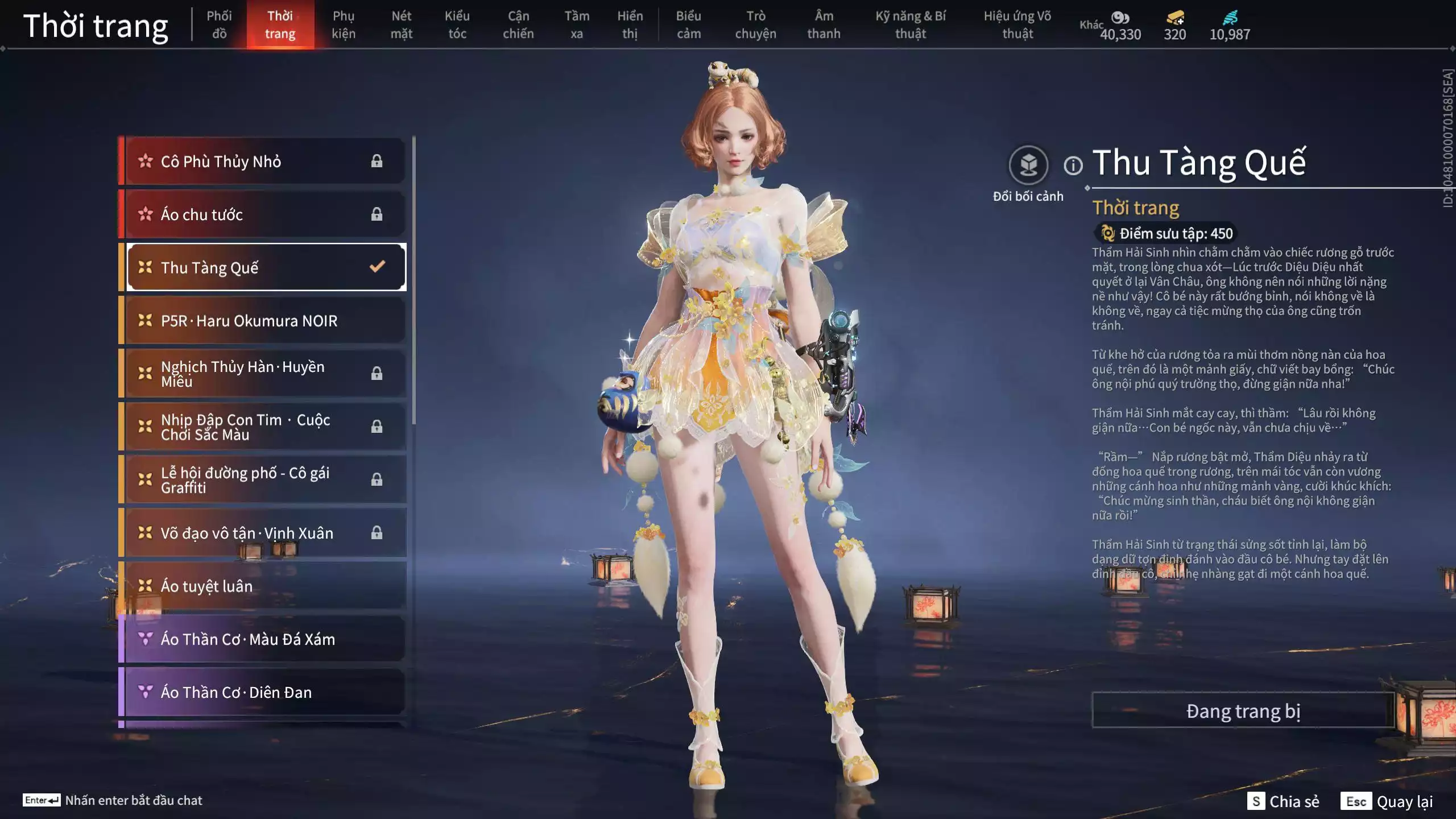Go to the Kiểu tóc tab

point(457,25)
